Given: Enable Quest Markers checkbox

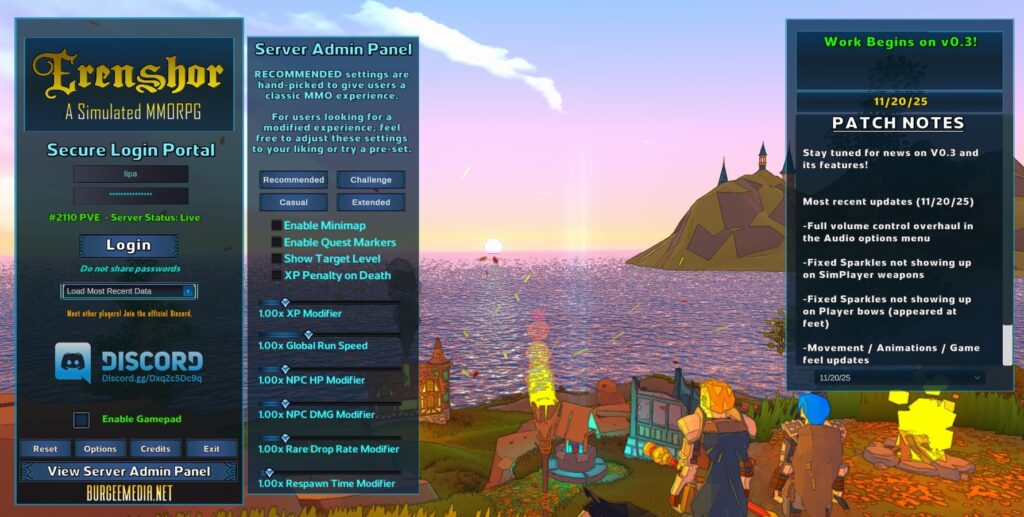Looking at the screenshot, I should 277,242.
